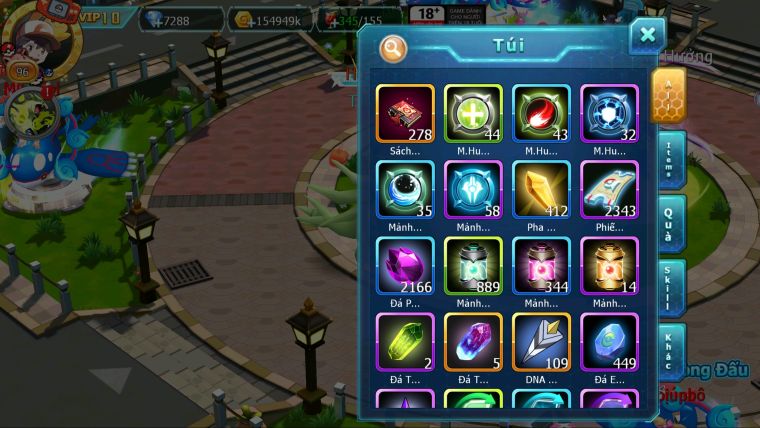Select the purple gem stack of 2166
Viewport: 760px width, 428px height.
click(405, 266)
